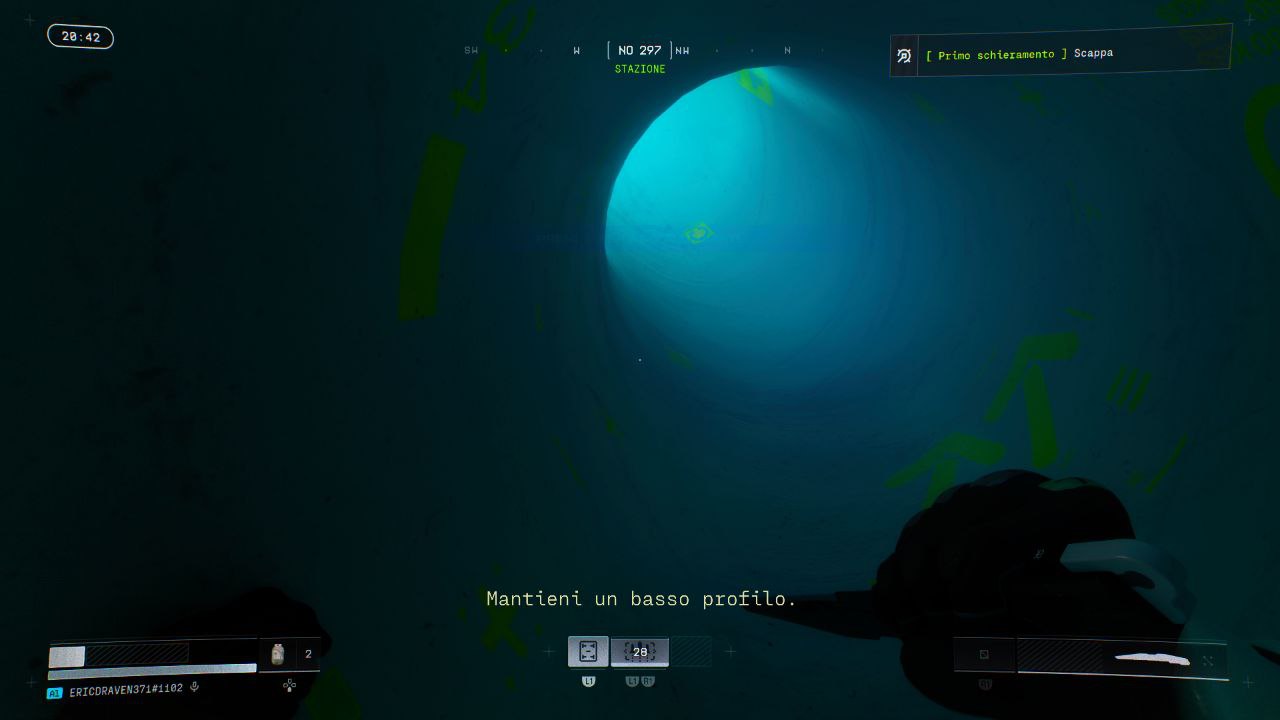Click the L1+R1 combo prompt under the grenade slot
This screenshot has height=720, width=1280.
pos(639,680)
